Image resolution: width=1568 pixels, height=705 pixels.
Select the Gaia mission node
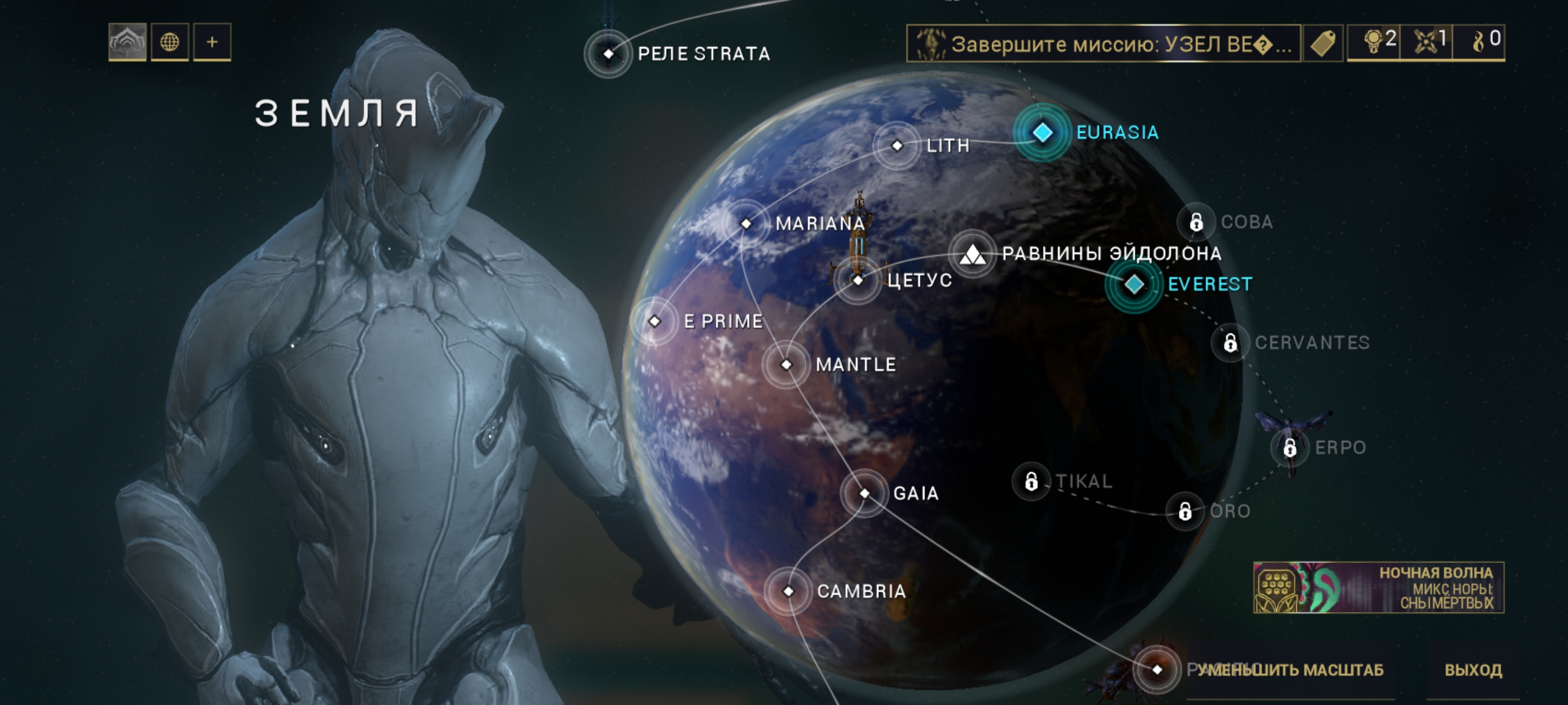pyautogui.click(x=864, y=493)
